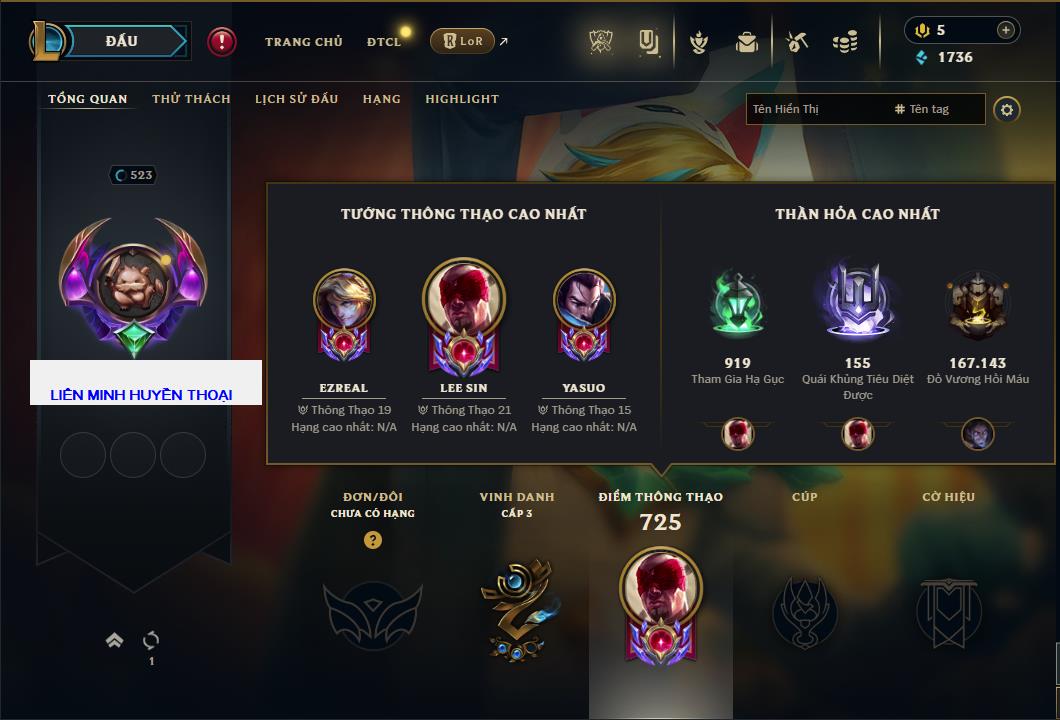Launch the LoR link button
Image resolution: width=1060 pixels, height=720 pixels.
pos(463,41)
